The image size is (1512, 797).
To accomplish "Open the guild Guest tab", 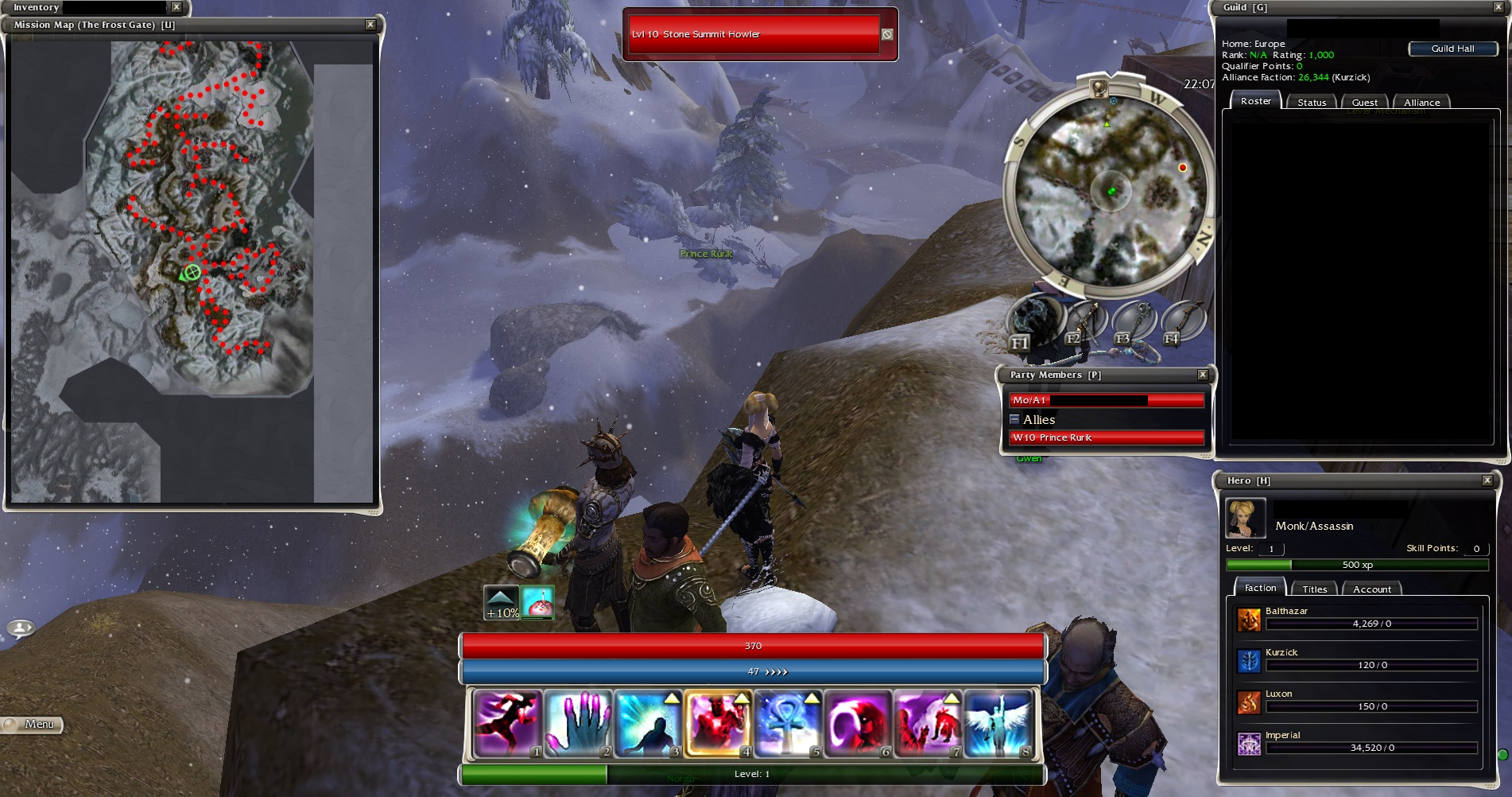I will [1364, 103].
